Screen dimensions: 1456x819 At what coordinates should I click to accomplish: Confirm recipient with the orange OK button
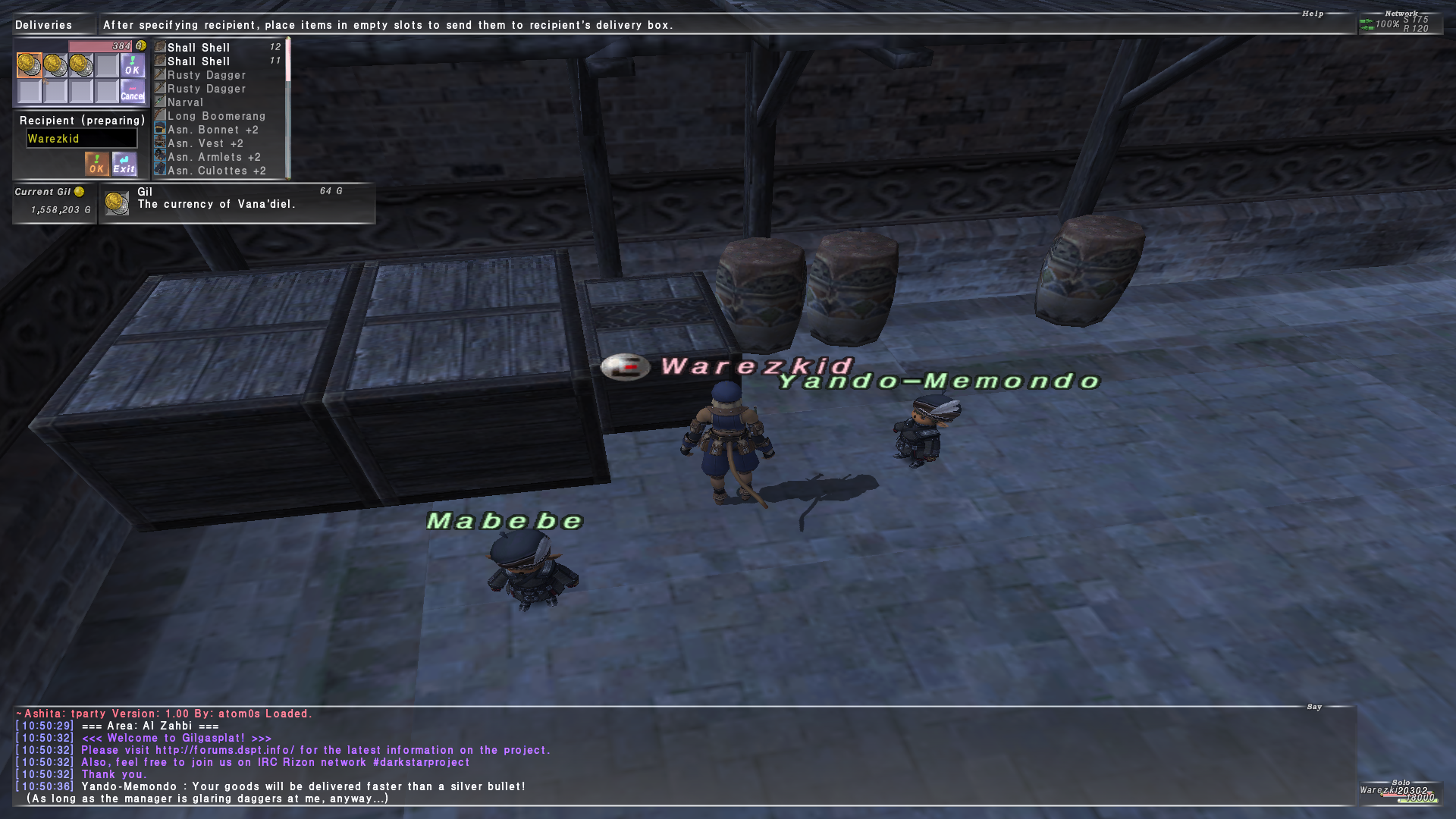(96, 164)
